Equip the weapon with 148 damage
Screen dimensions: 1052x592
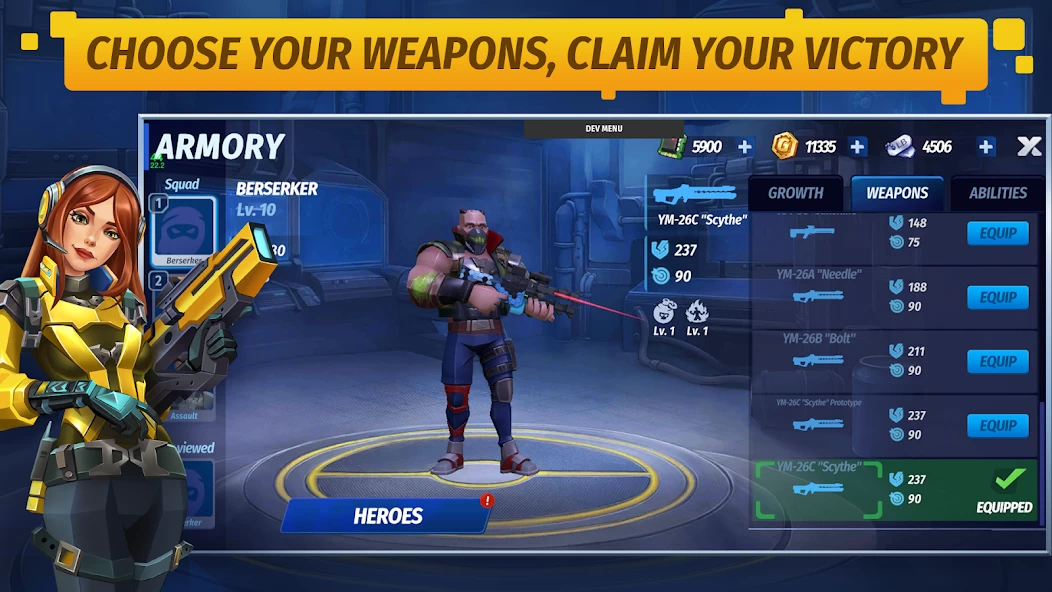click(x=997, y=234)
